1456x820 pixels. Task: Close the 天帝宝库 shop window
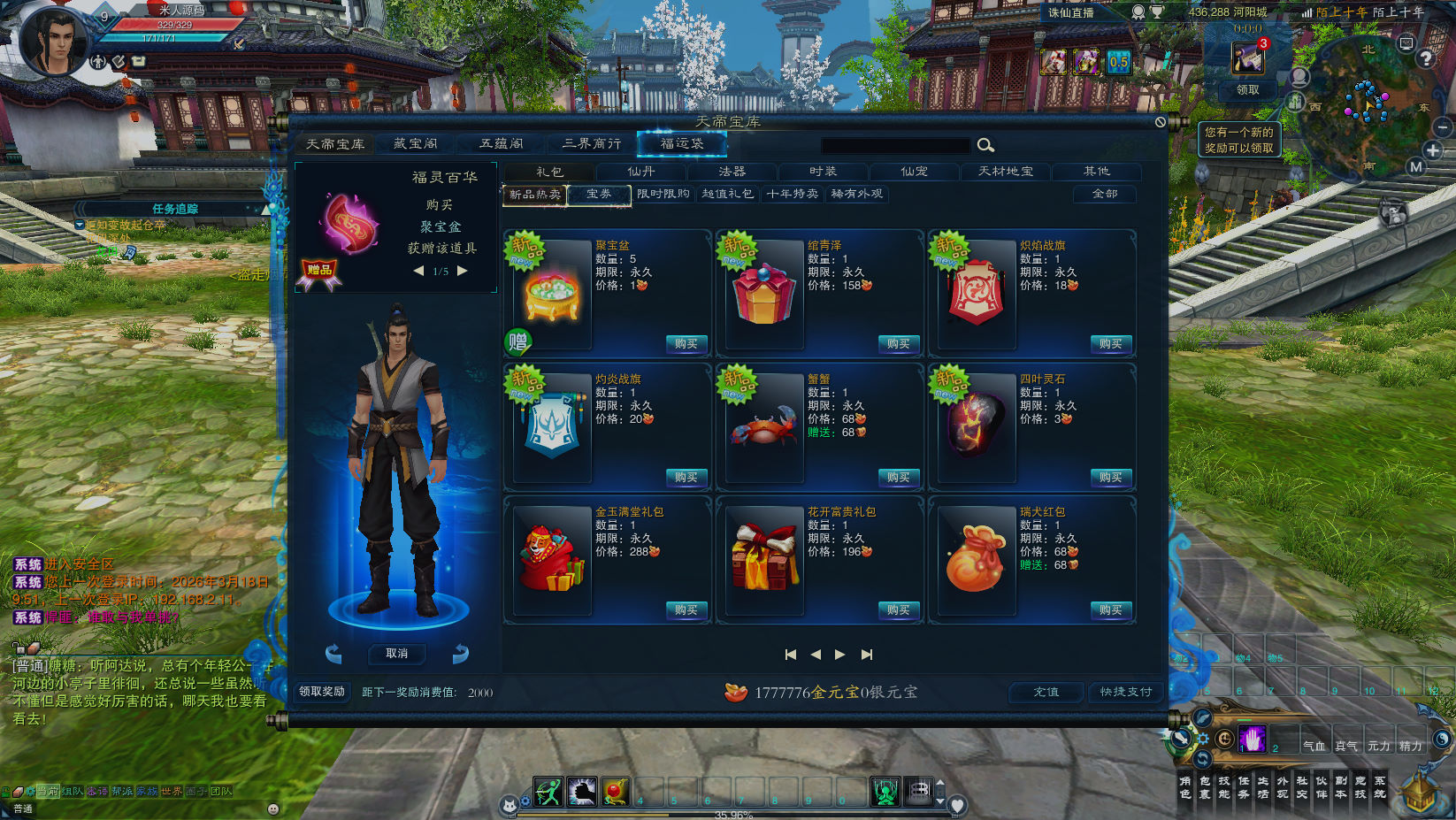click(1160, 122)
